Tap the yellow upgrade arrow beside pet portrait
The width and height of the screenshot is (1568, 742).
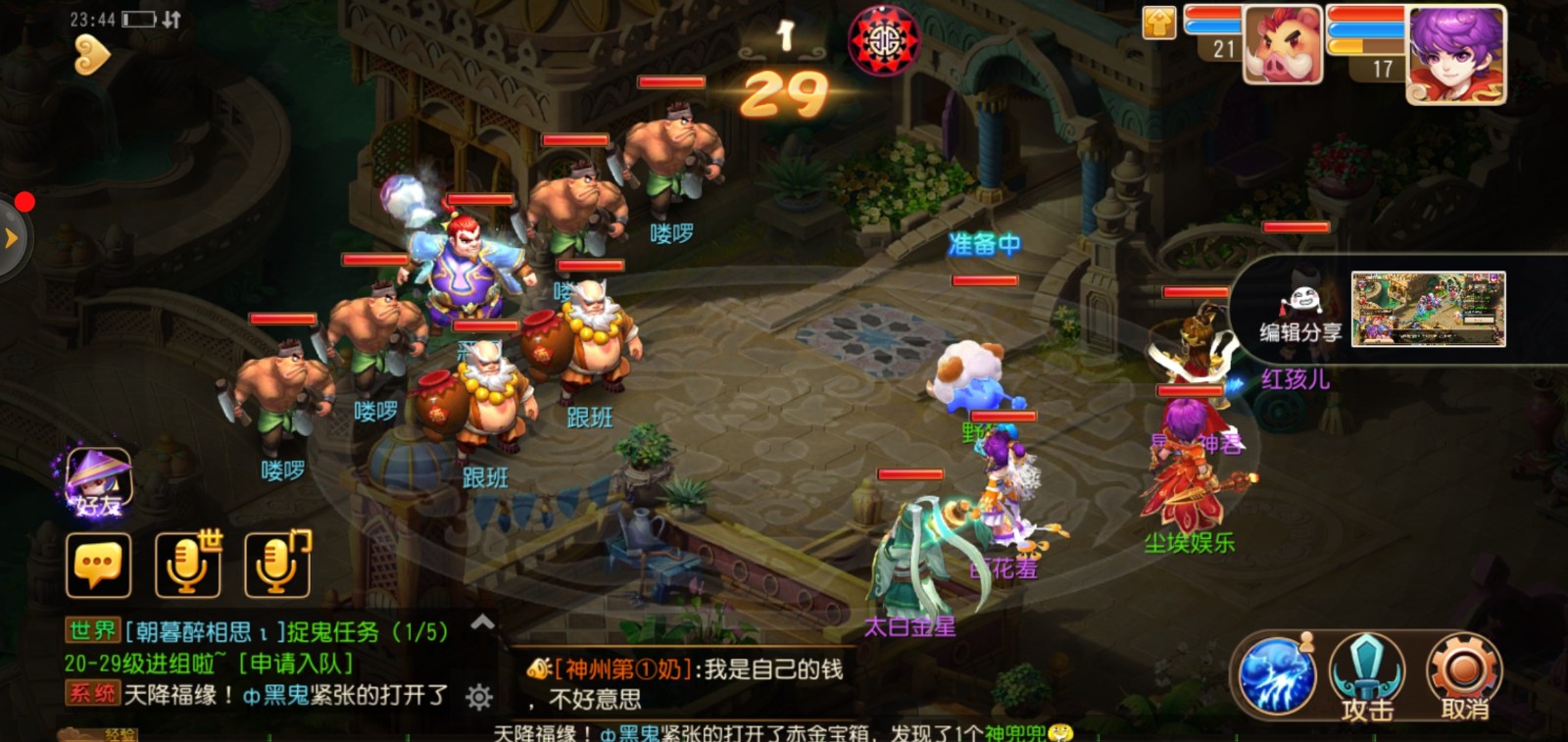1159,20
